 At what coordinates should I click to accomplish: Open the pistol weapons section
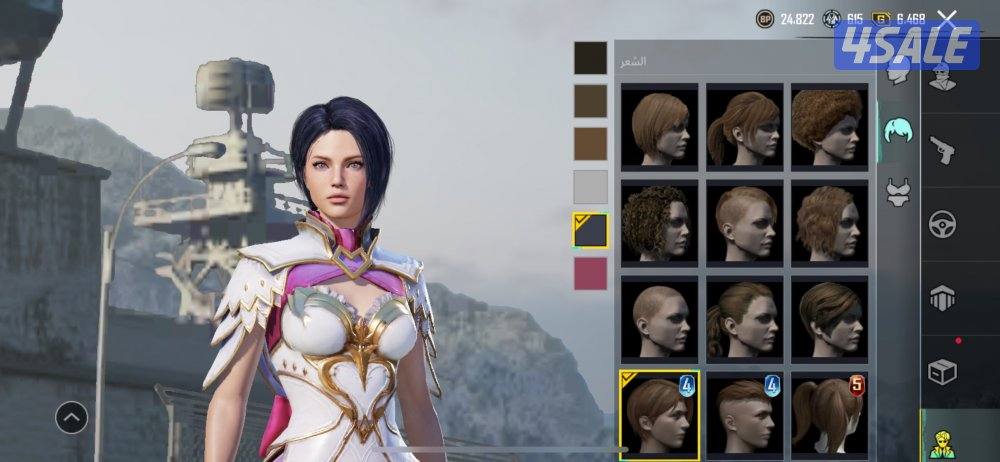pos(942,150)
